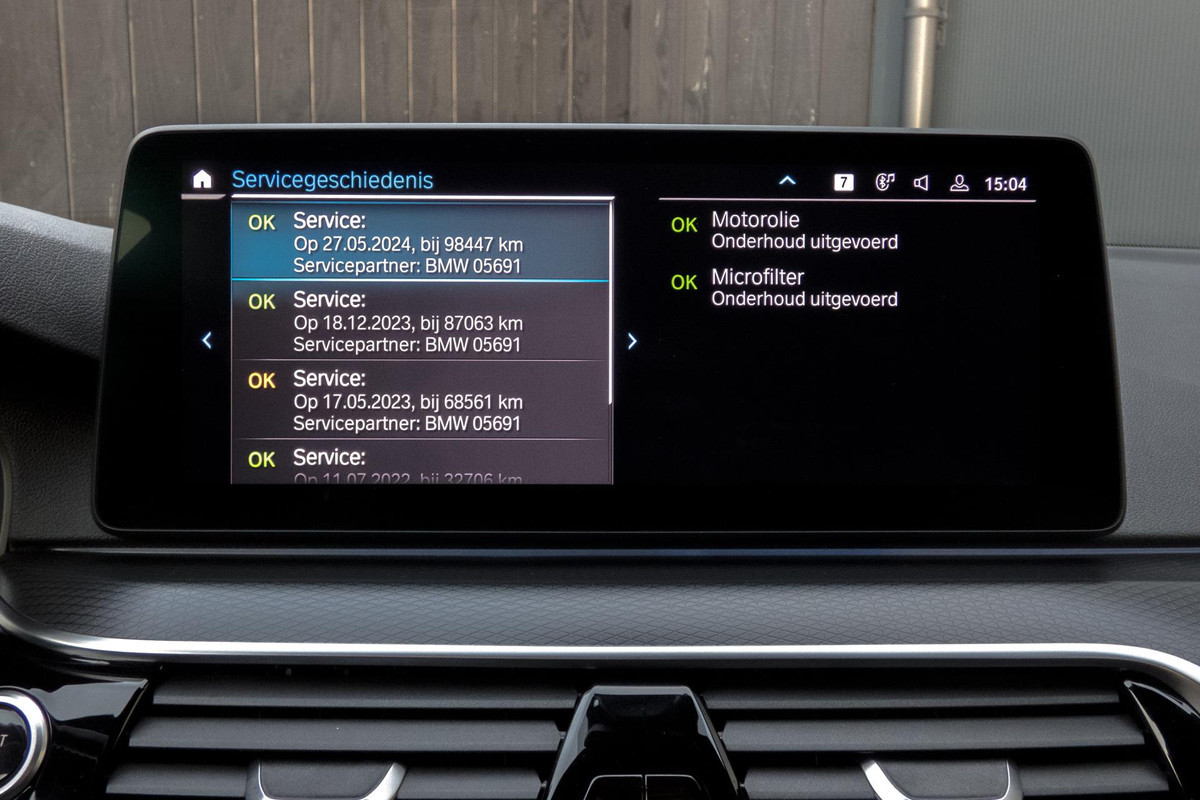The height and width of the screenshot is (800, 1200).
Task: Go to the home screen icon
Action: point(202,180)
